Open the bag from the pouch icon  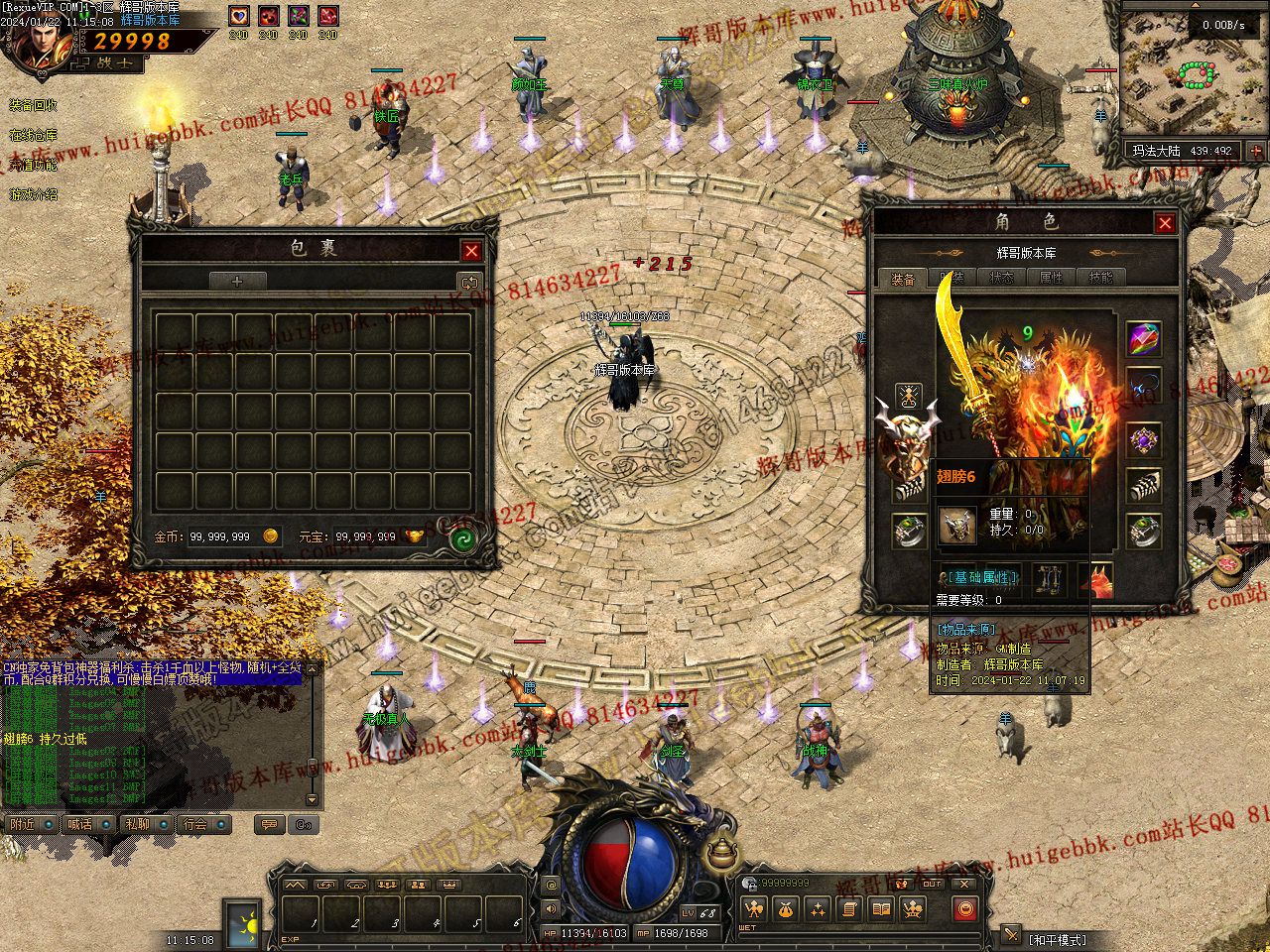point(786,908)
